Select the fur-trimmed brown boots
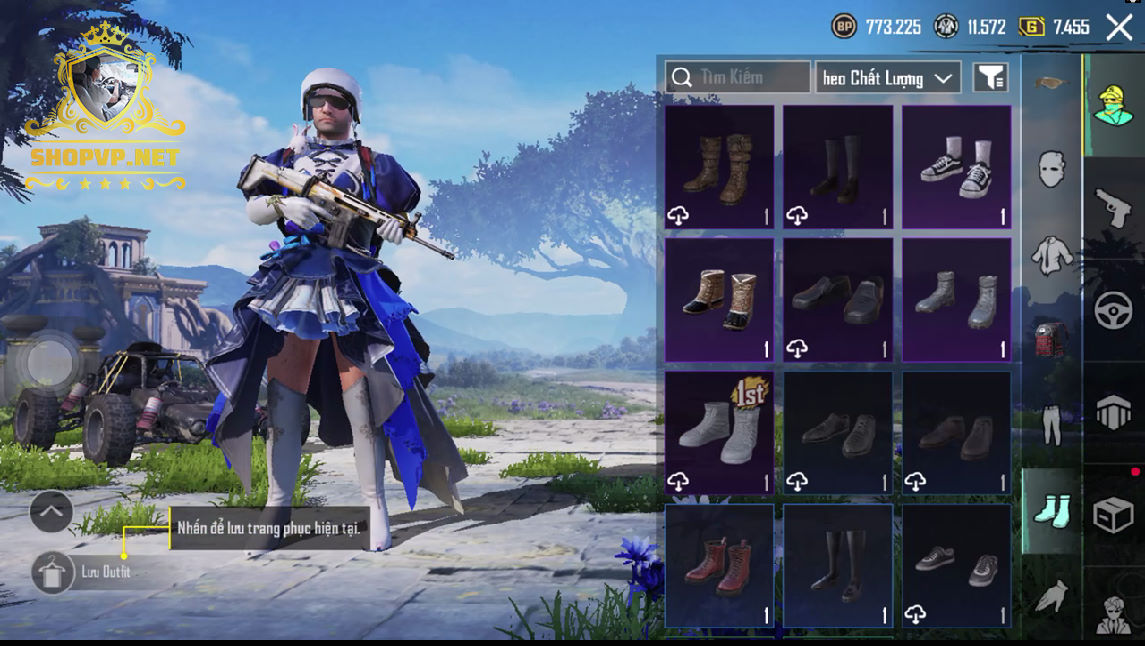 tap(719, 299)
